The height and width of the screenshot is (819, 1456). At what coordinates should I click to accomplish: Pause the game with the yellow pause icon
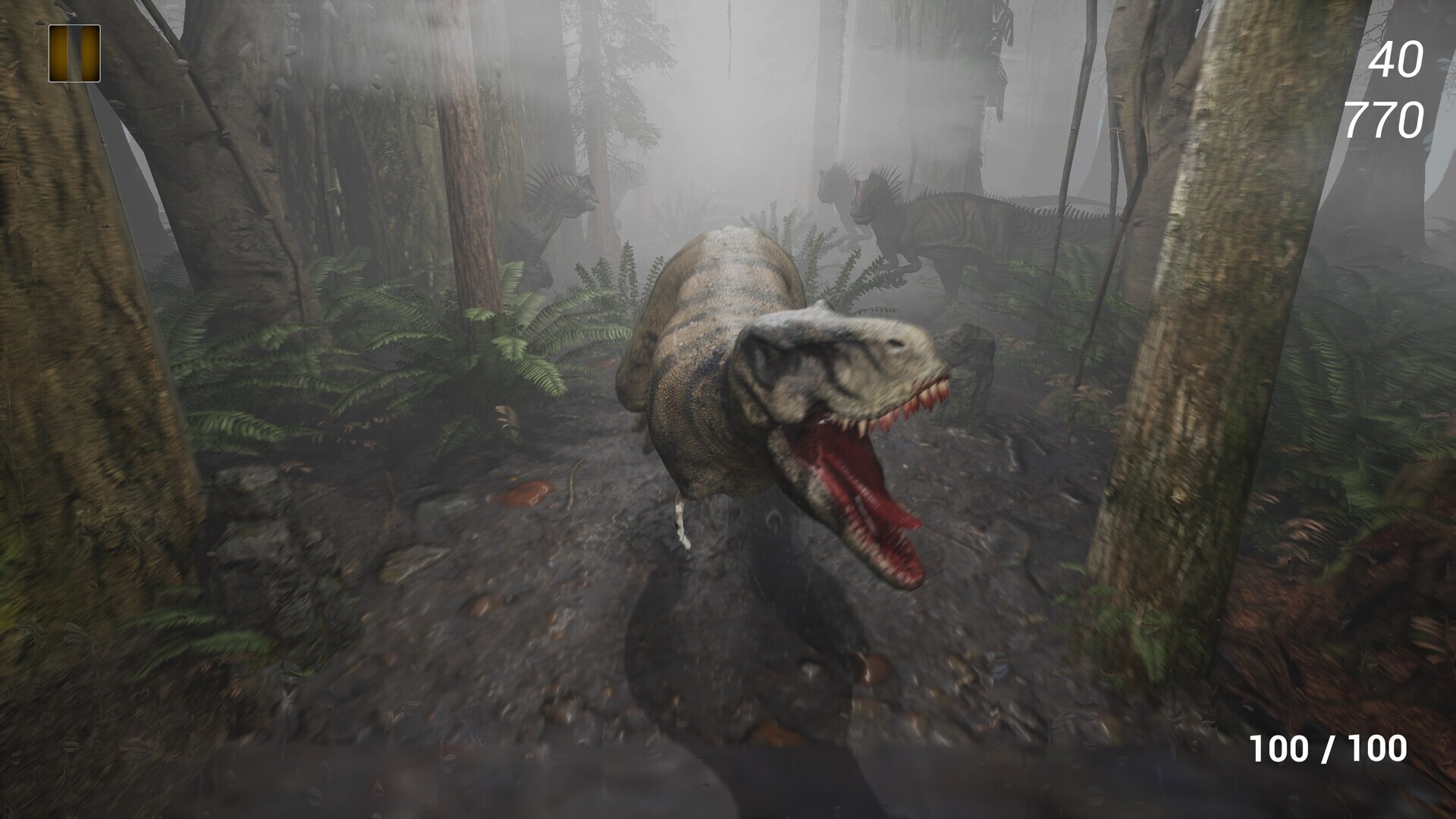click(x=74, y=55)
